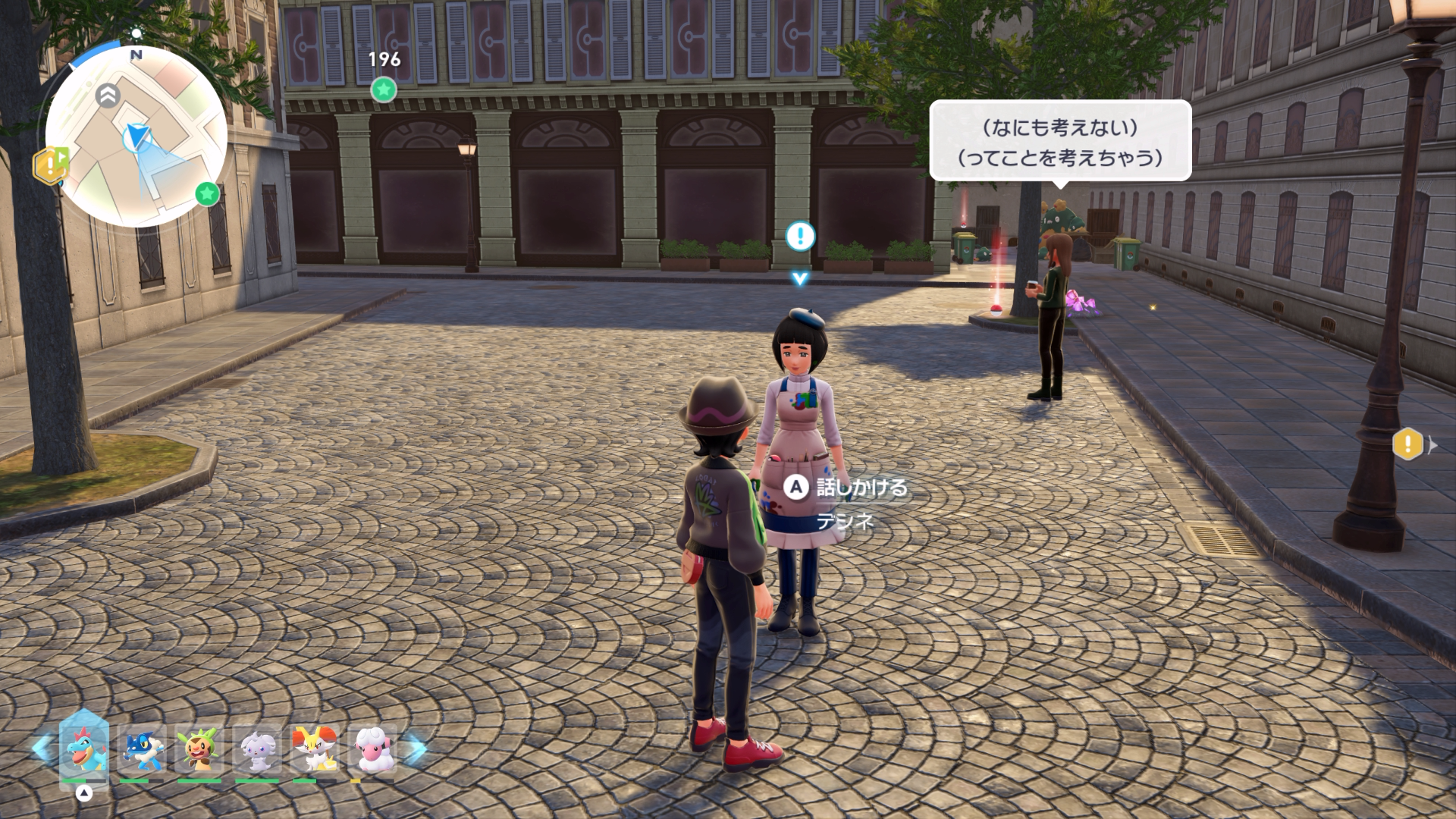Click the yellow hexagon quest marker on minimap edge
1456x819 pixels.
click(x=51, y=165)
